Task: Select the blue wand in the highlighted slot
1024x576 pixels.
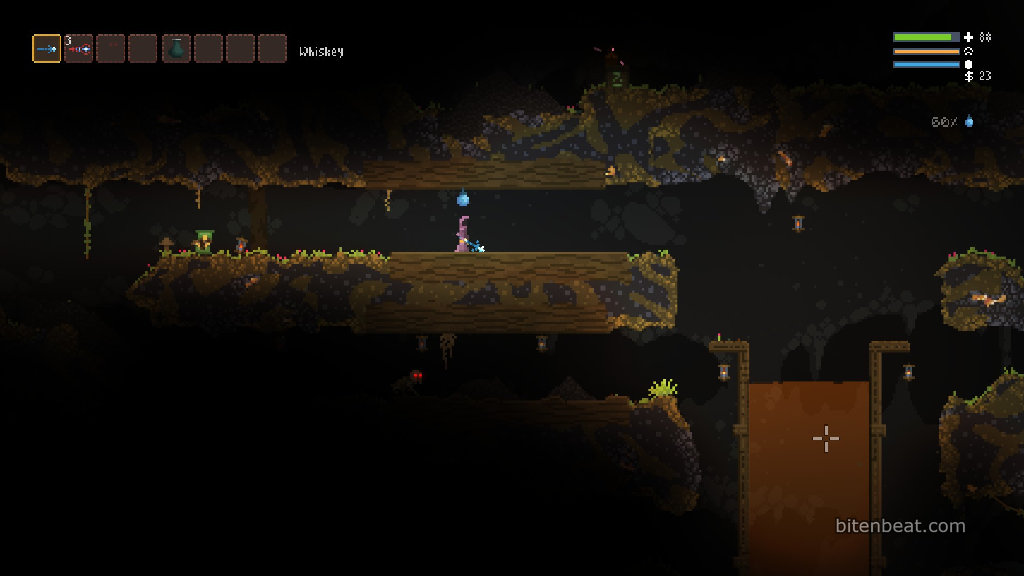Action: [x=47, y=48]
